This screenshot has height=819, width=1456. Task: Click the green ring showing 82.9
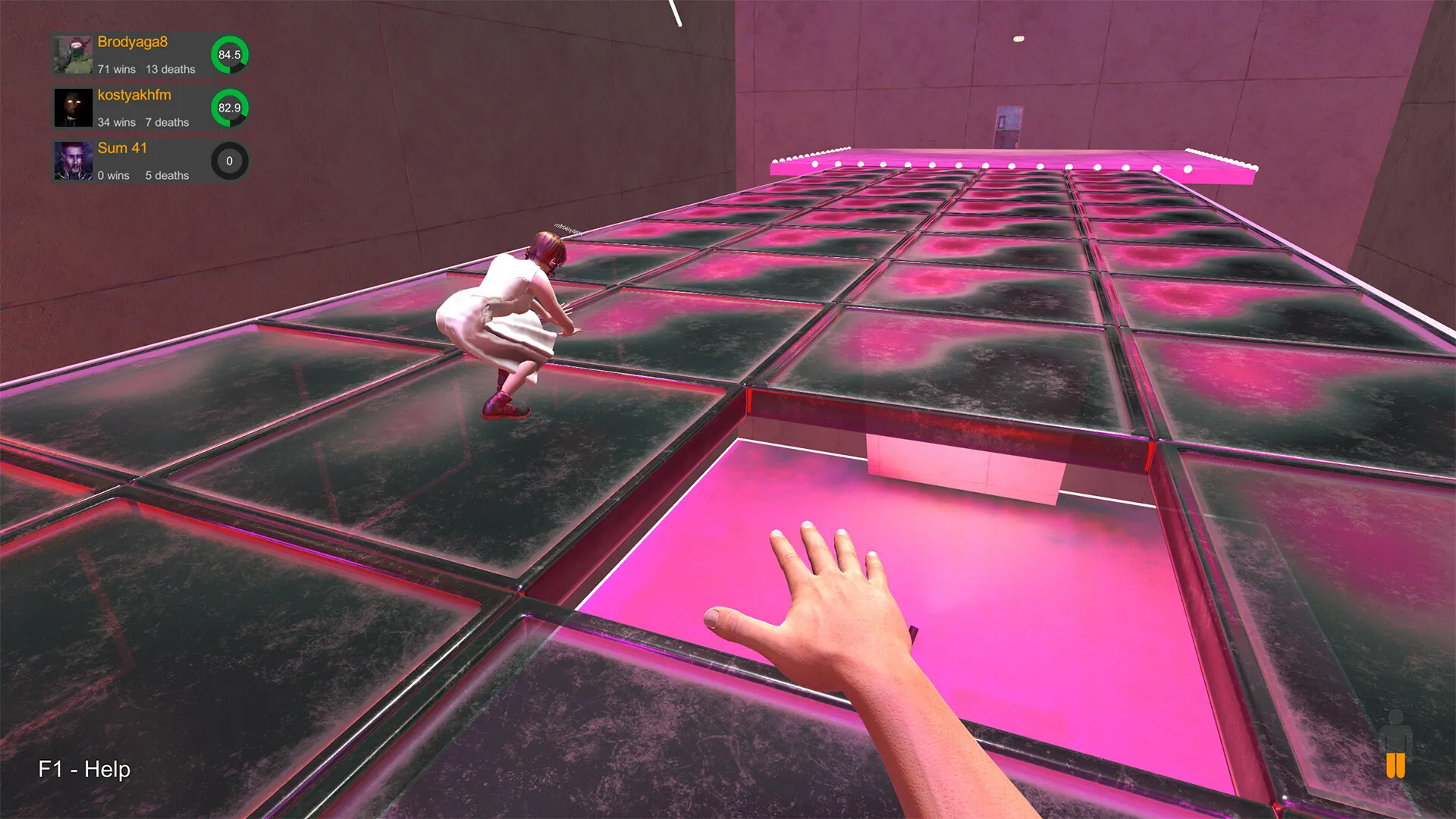(x=229, y=108)
